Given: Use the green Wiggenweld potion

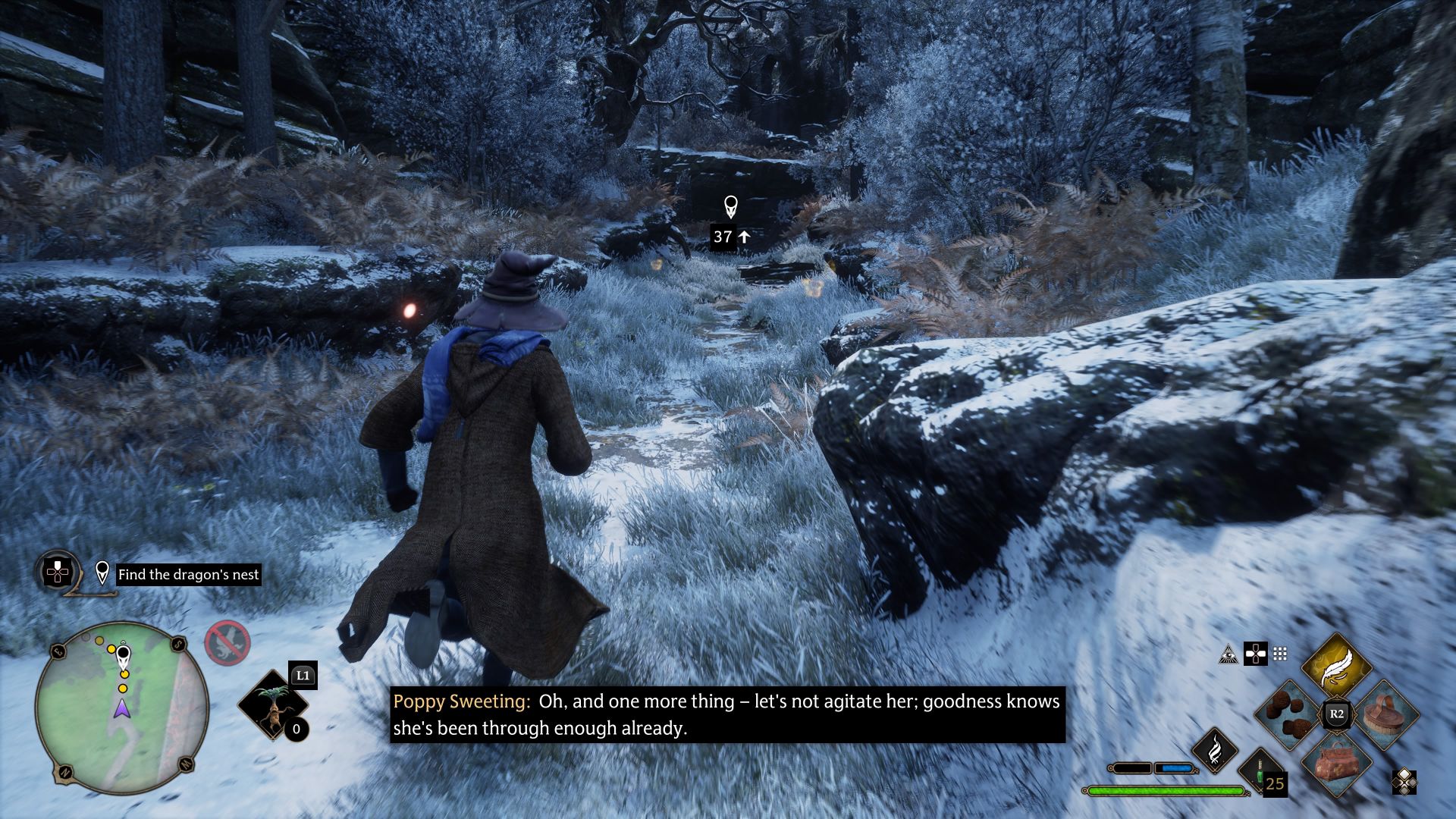Looking at the screenshot, I should pyautogui.click(x=1262, y=770).
